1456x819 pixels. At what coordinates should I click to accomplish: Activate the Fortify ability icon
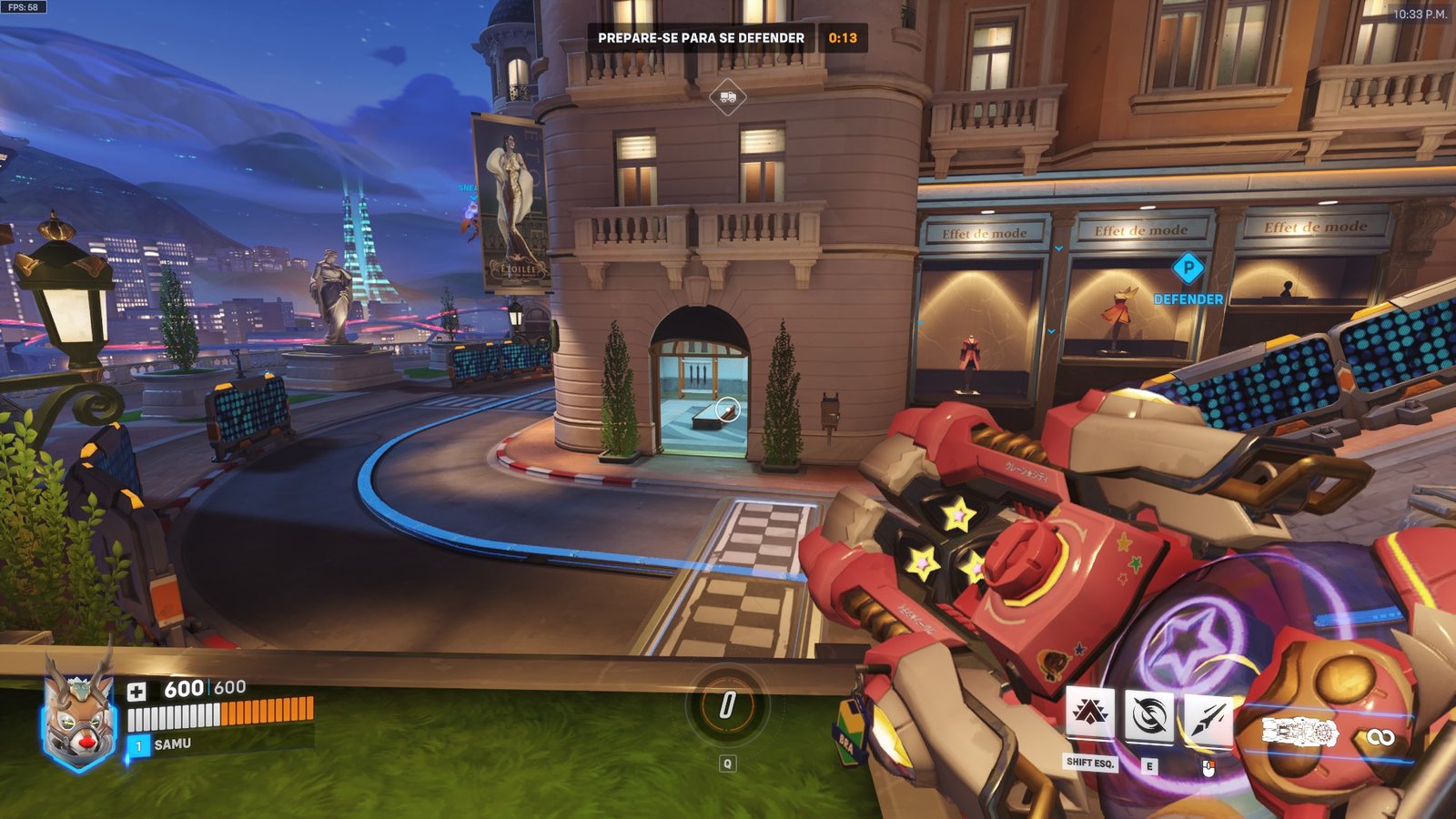tap(1090, 715)
